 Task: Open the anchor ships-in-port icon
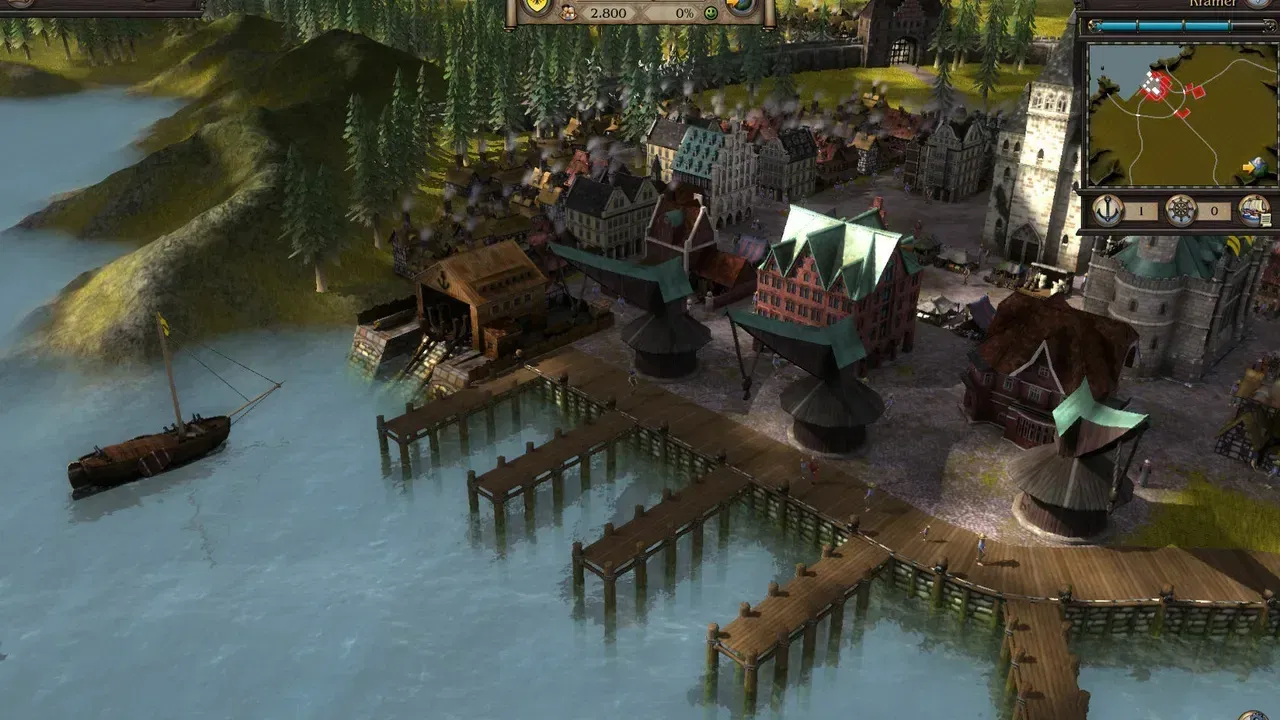(1107, 211)
